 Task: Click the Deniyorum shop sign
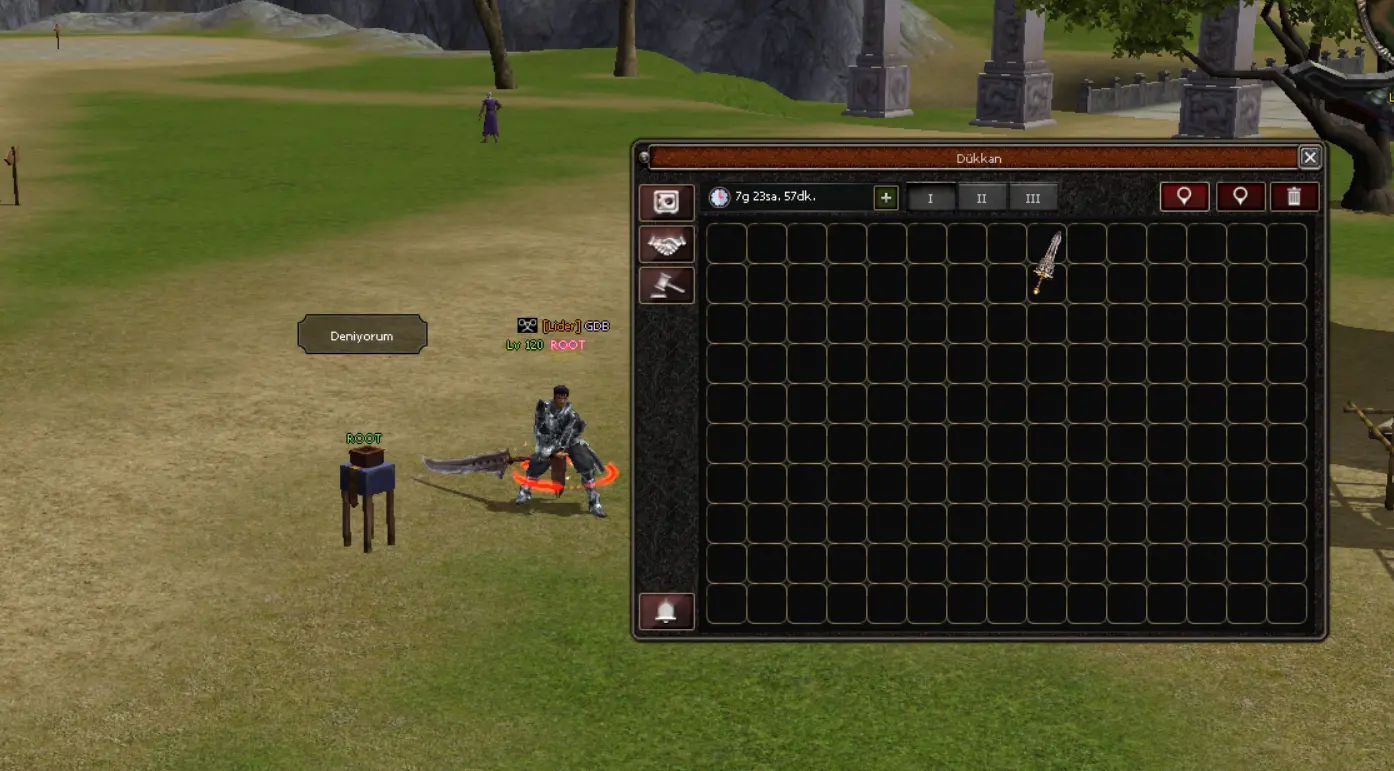click(x=362, y=336)
